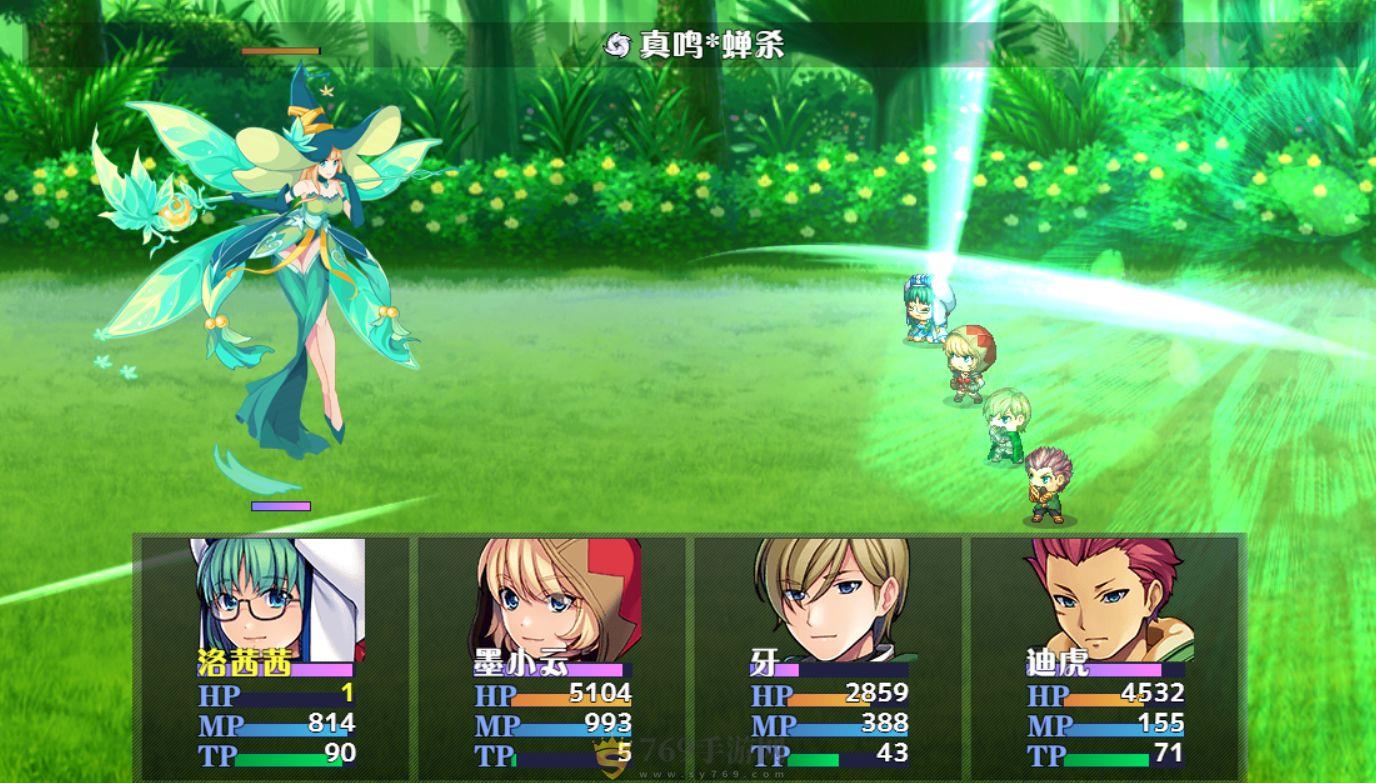Open the battle title bar at top
Screen dimensions: 1376x783
tap(688, 44)
